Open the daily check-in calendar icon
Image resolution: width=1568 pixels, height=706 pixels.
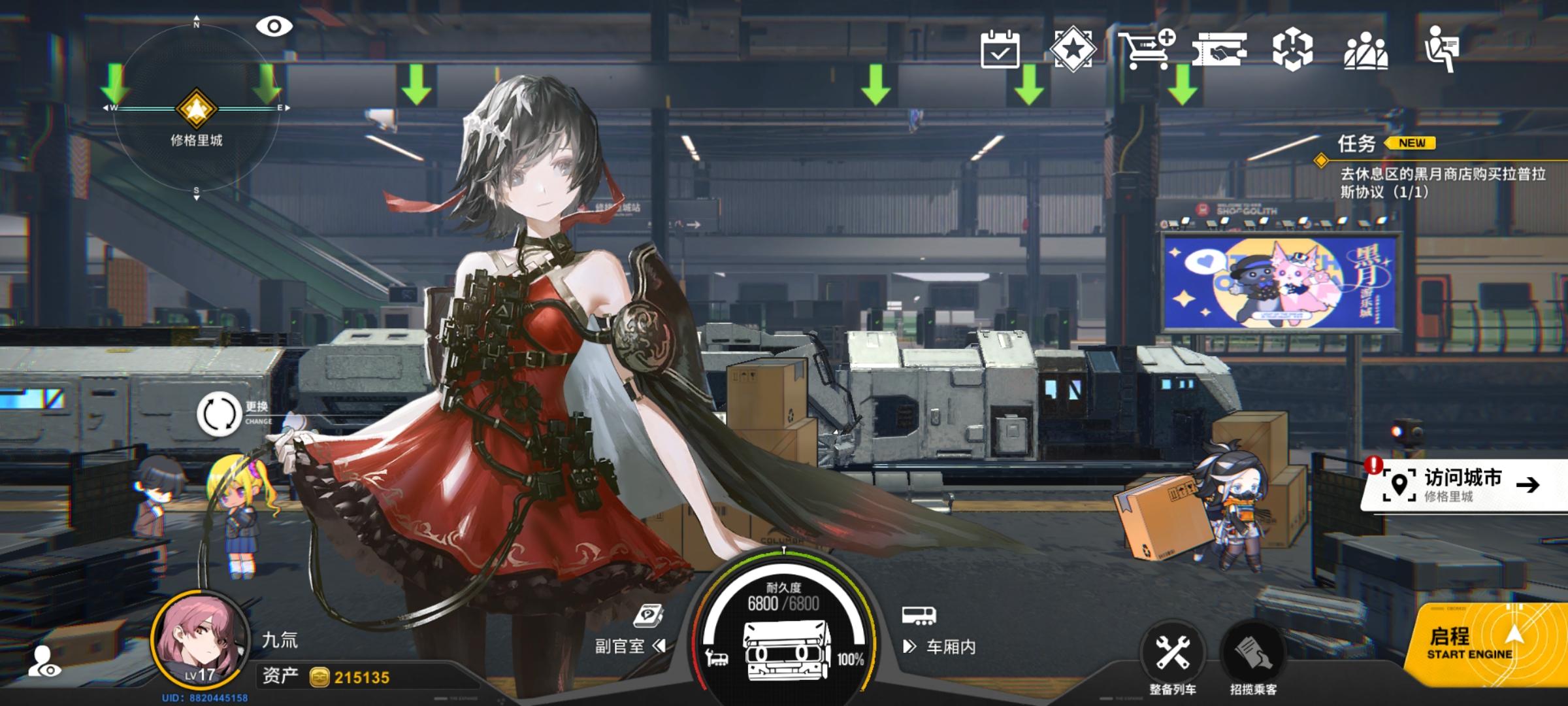click(x=1002, y=49)
